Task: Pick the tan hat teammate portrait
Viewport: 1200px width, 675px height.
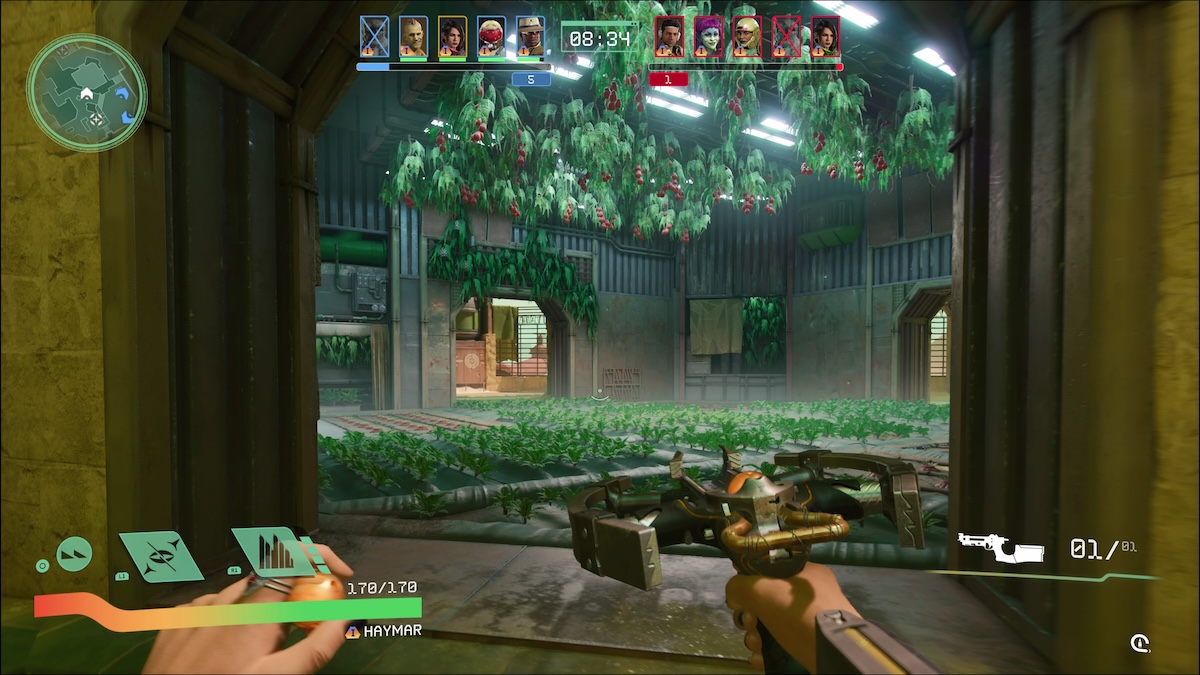Action: (530, 37)
